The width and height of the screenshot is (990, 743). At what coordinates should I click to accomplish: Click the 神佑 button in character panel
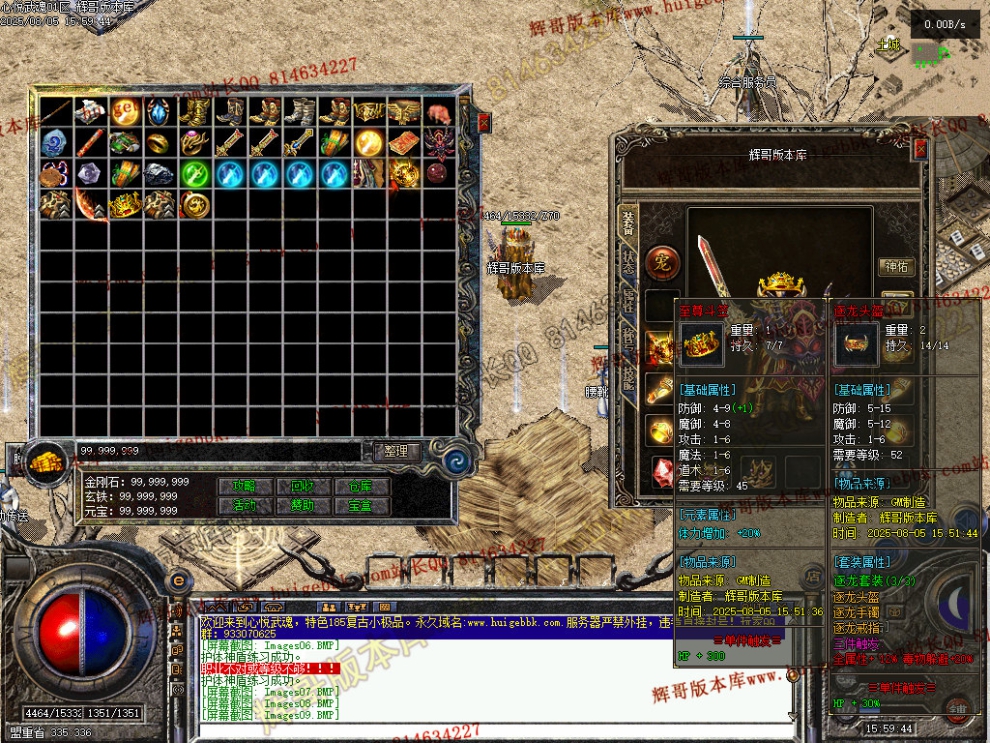(896, 266)
